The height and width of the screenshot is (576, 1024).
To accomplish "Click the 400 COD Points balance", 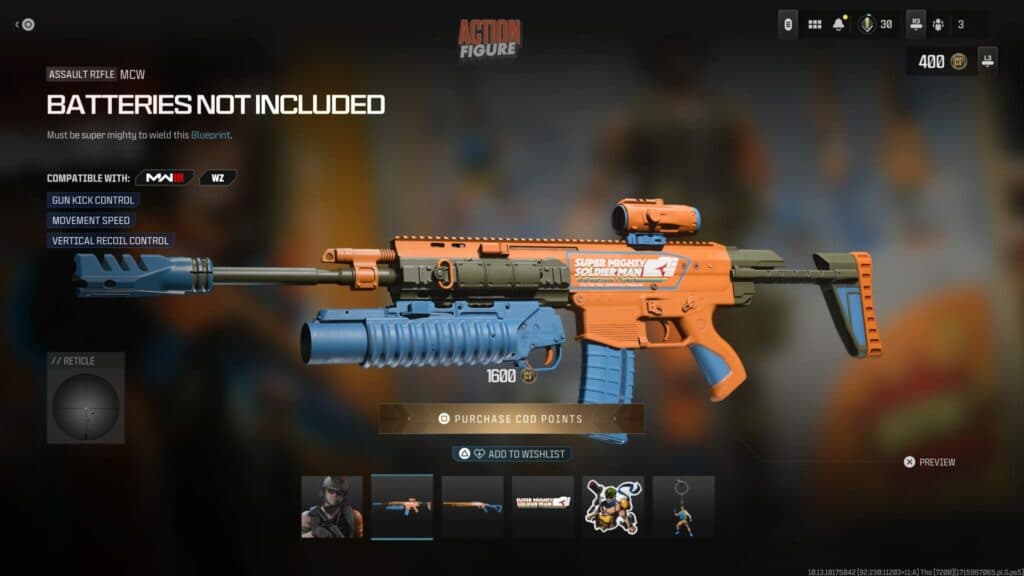I will 939,61.
